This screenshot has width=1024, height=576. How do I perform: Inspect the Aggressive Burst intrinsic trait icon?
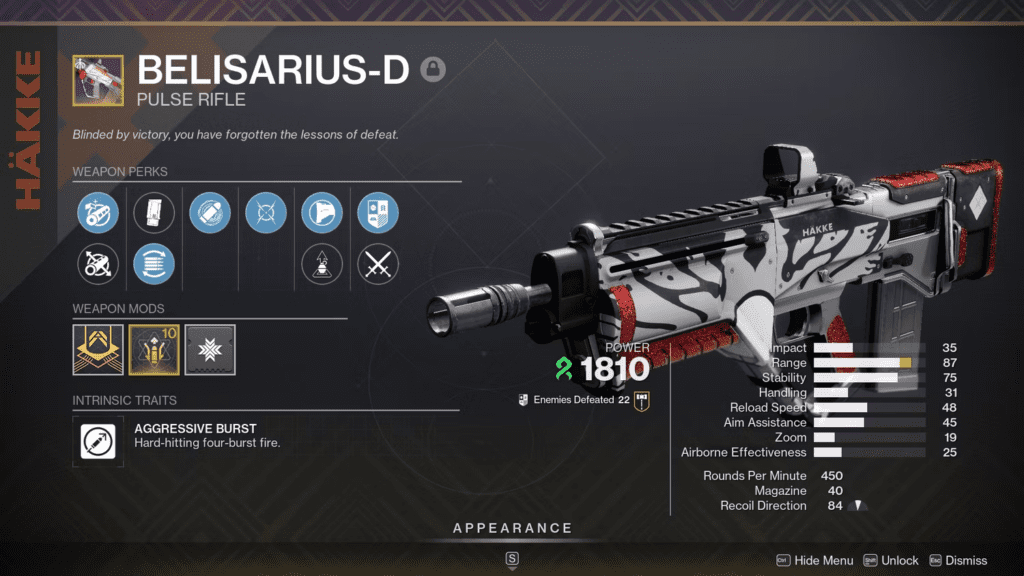(98, 442)
